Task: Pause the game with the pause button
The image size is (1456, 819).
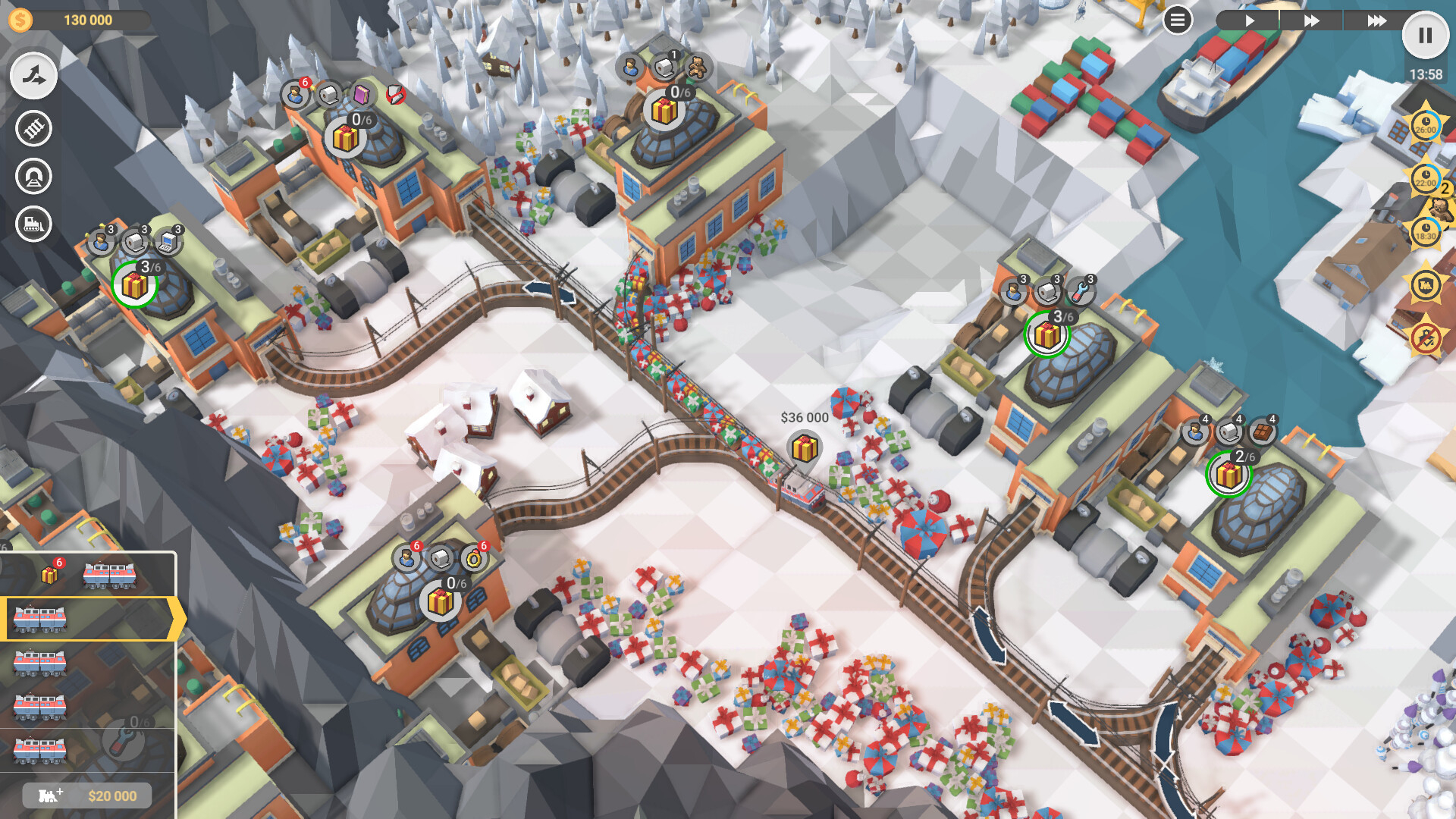Action: pos(1425,33)
